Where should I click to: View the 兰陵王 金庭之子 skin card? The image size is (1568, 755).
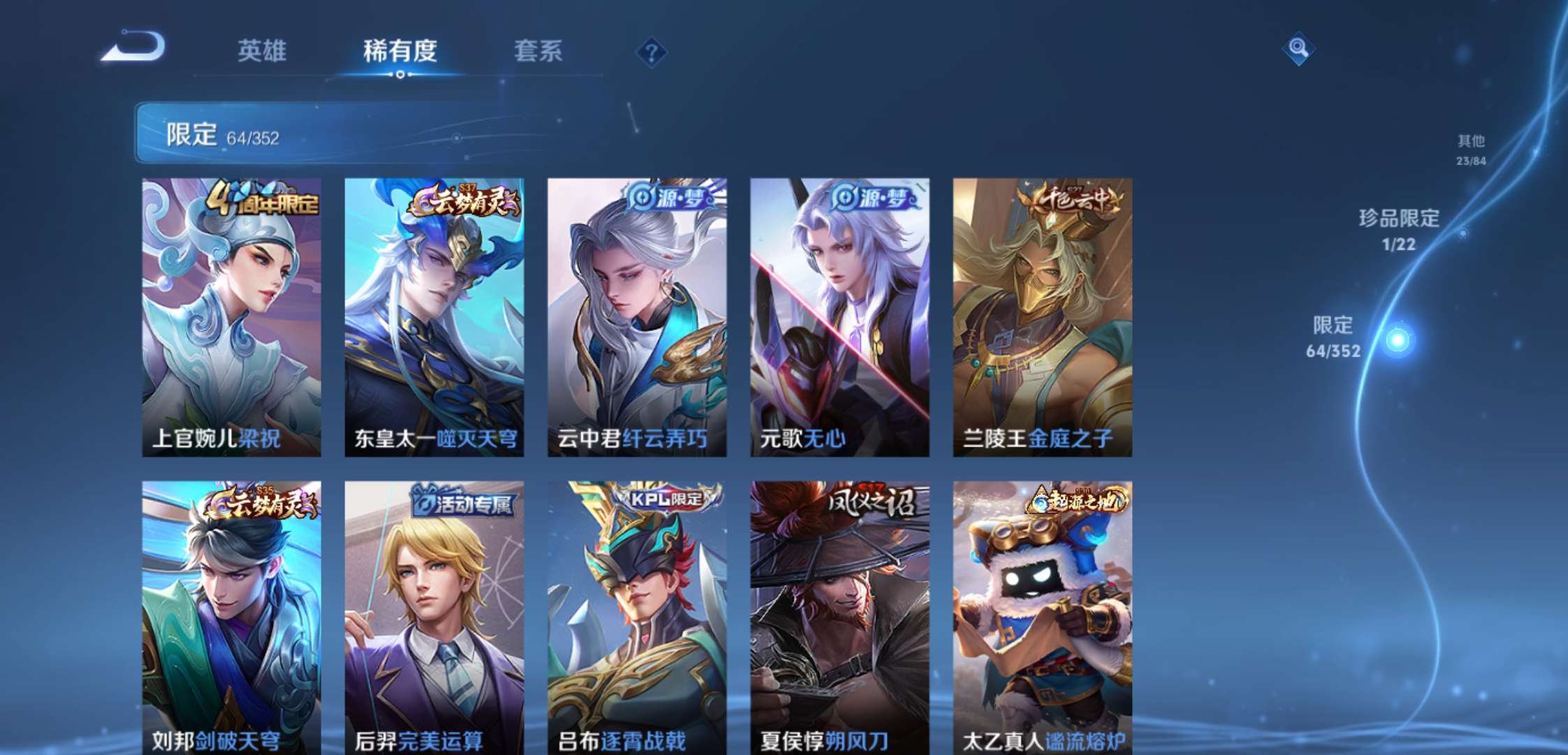pyautogui.click(x=1042, y=317)
